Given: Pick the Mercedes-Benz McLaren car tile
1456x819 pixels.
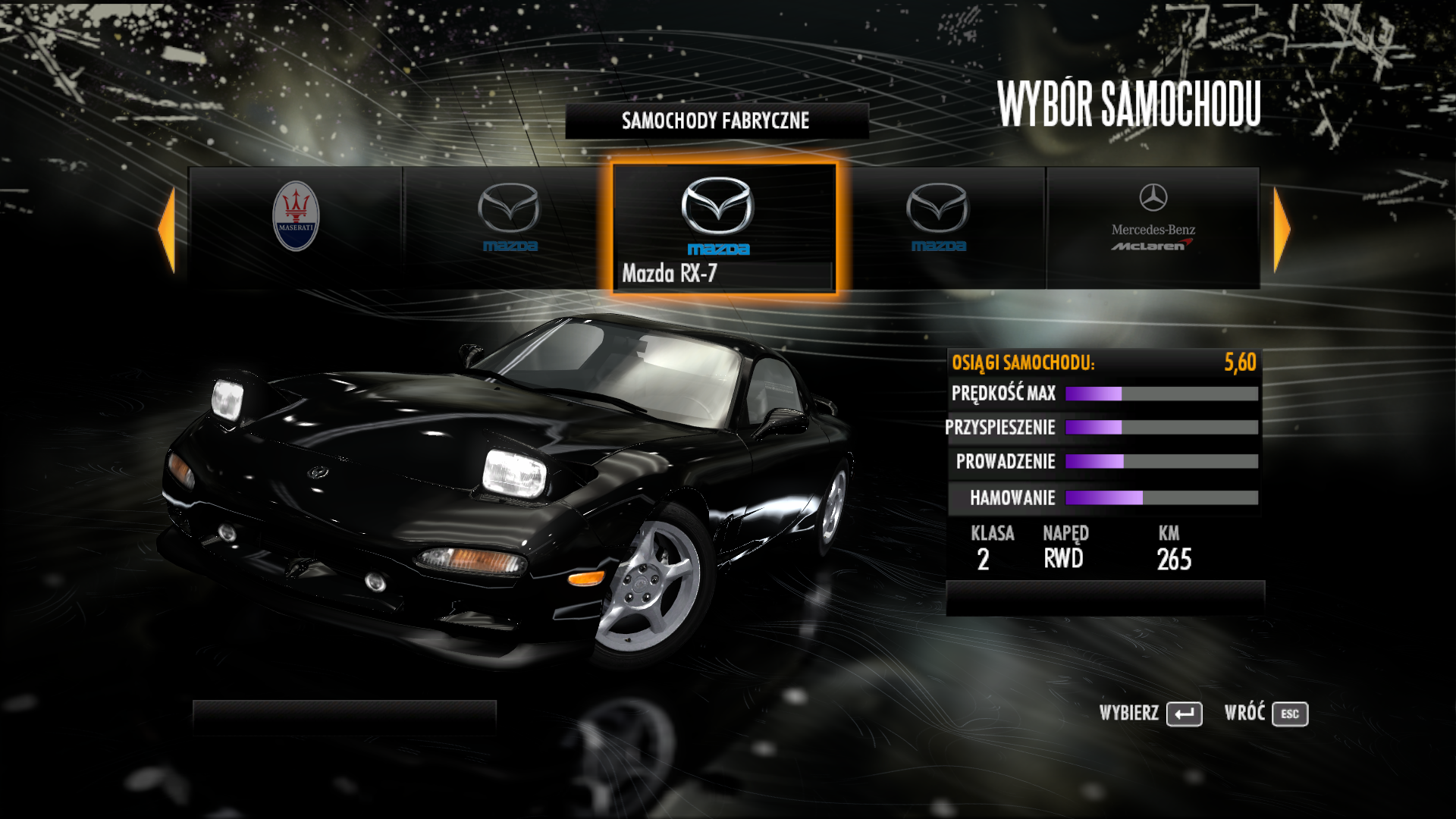Looking at the screenshot, I should point(1153,226).
